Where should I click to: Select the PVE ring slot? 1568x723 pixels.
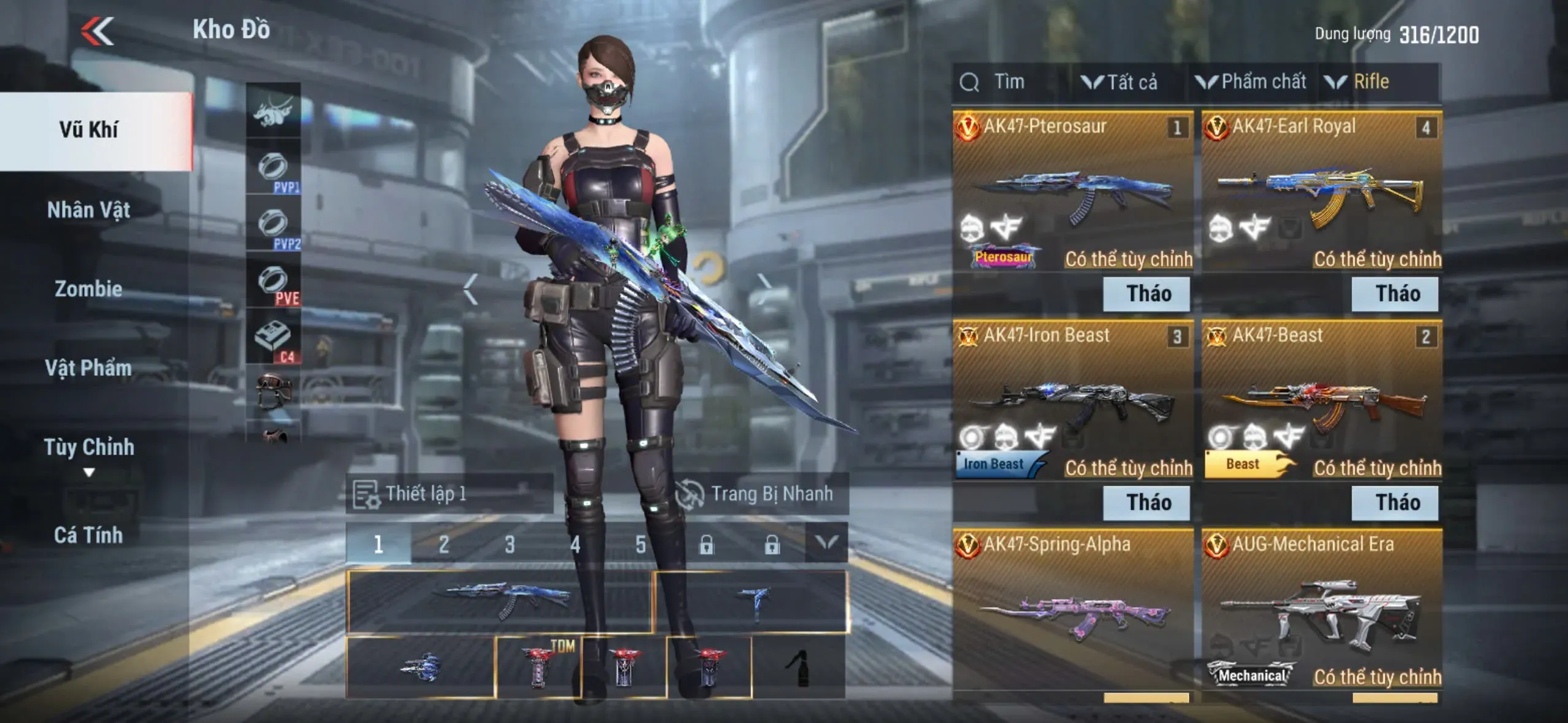point(274,282)
